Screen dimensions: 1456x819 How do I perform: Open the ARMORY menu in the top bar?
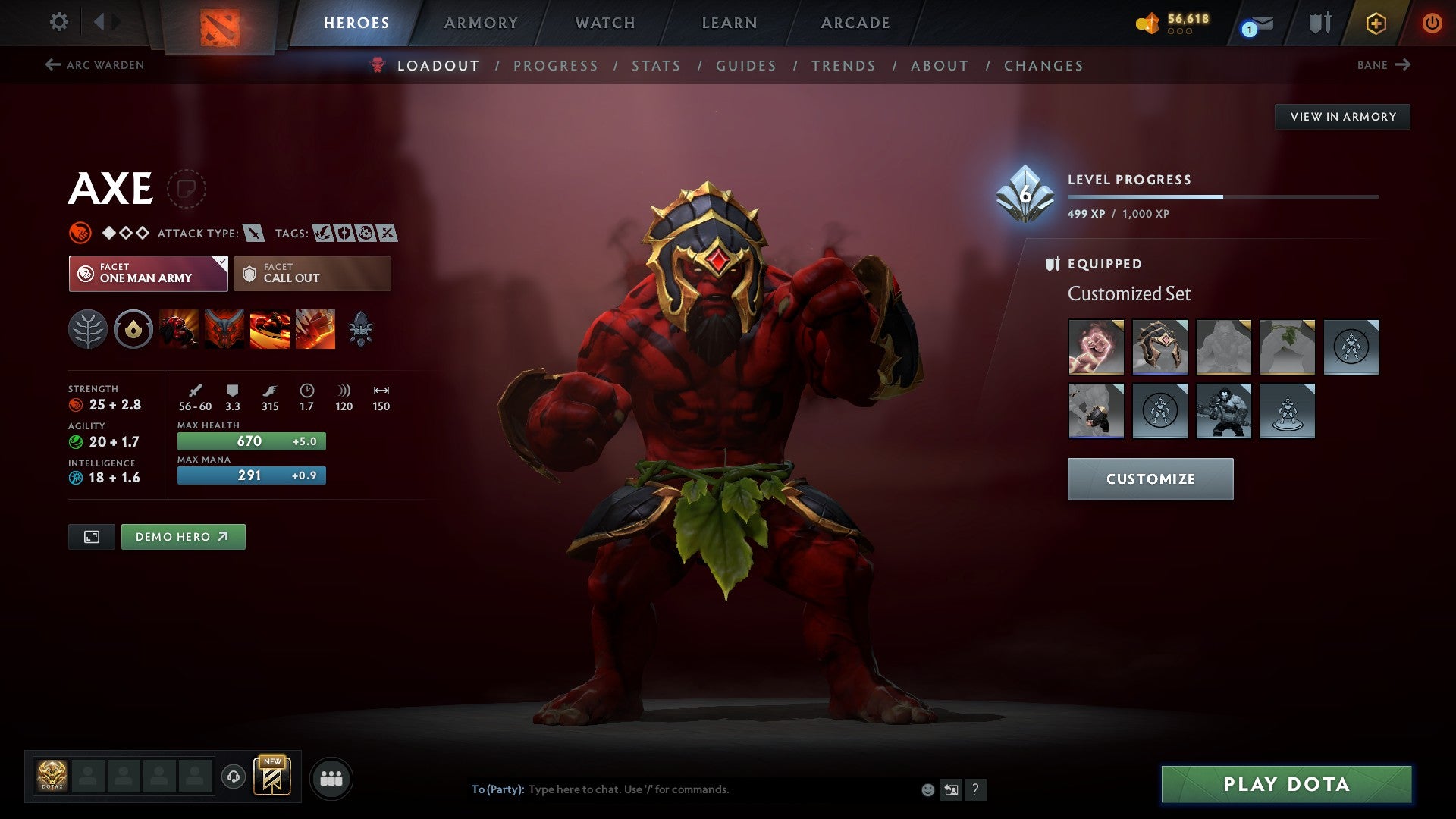(x=482, y=22)
